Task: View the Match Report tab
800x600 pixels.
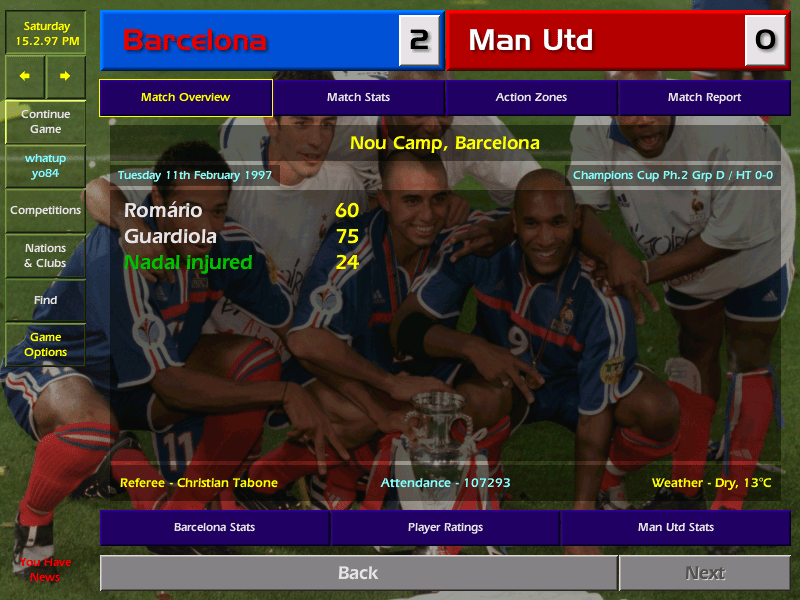Action: (704, 98)
